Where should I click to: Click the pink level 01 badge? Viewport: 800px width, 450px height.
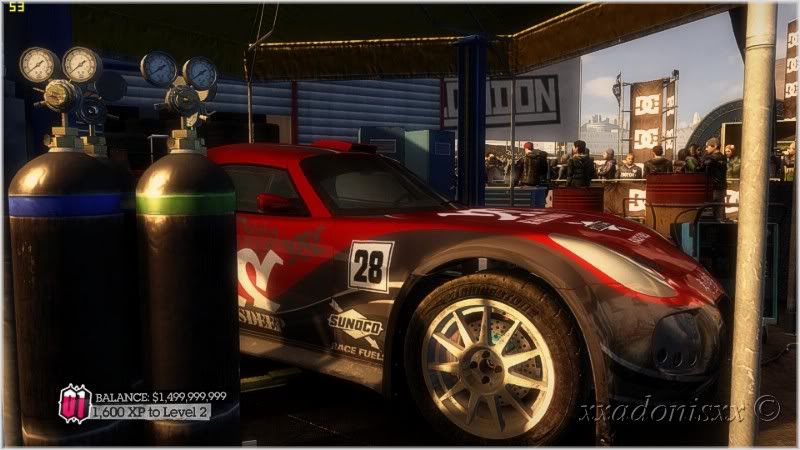[x=74, y=404]
